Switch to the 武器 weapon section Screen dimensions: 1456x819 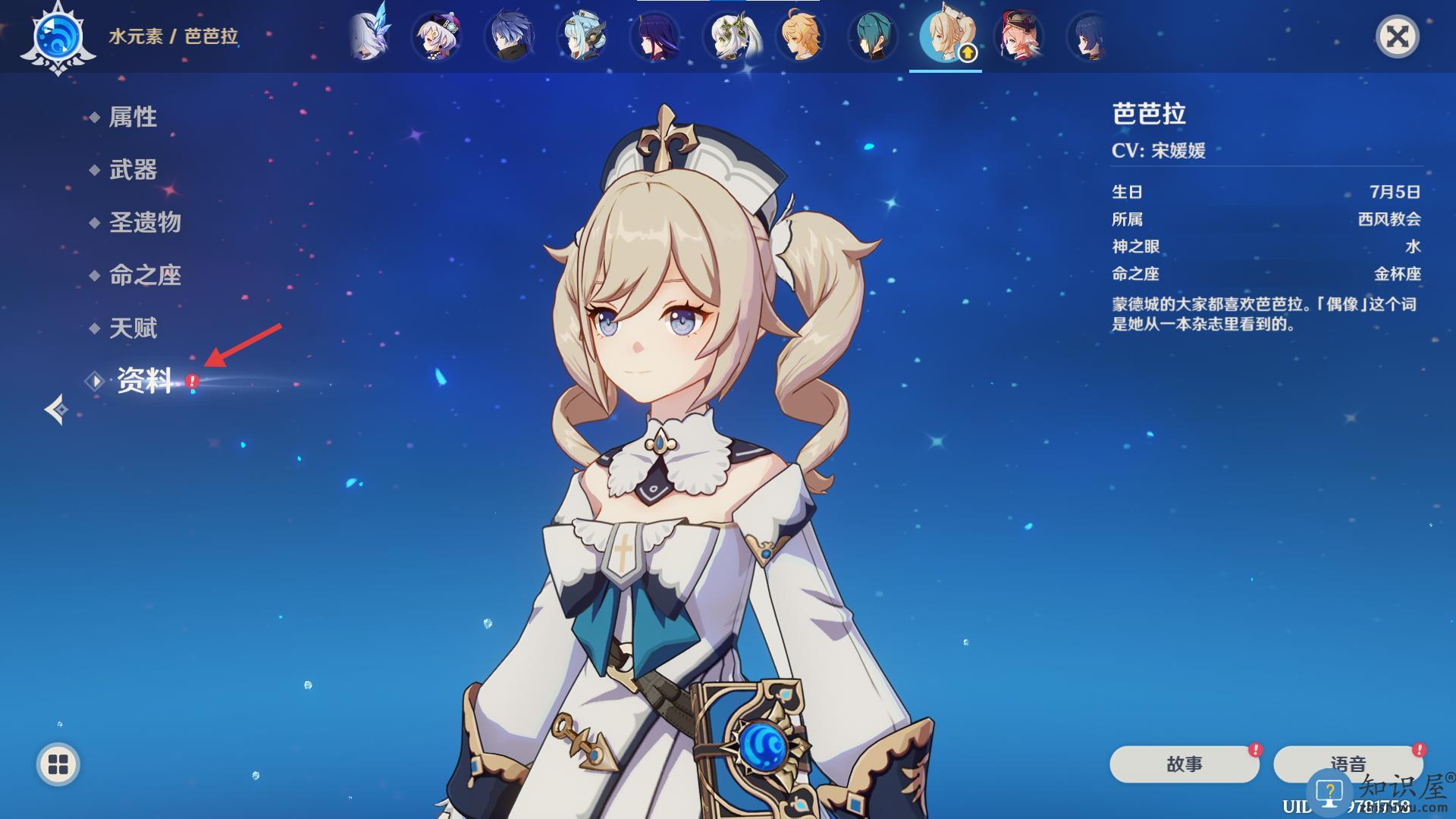point(133,170)
